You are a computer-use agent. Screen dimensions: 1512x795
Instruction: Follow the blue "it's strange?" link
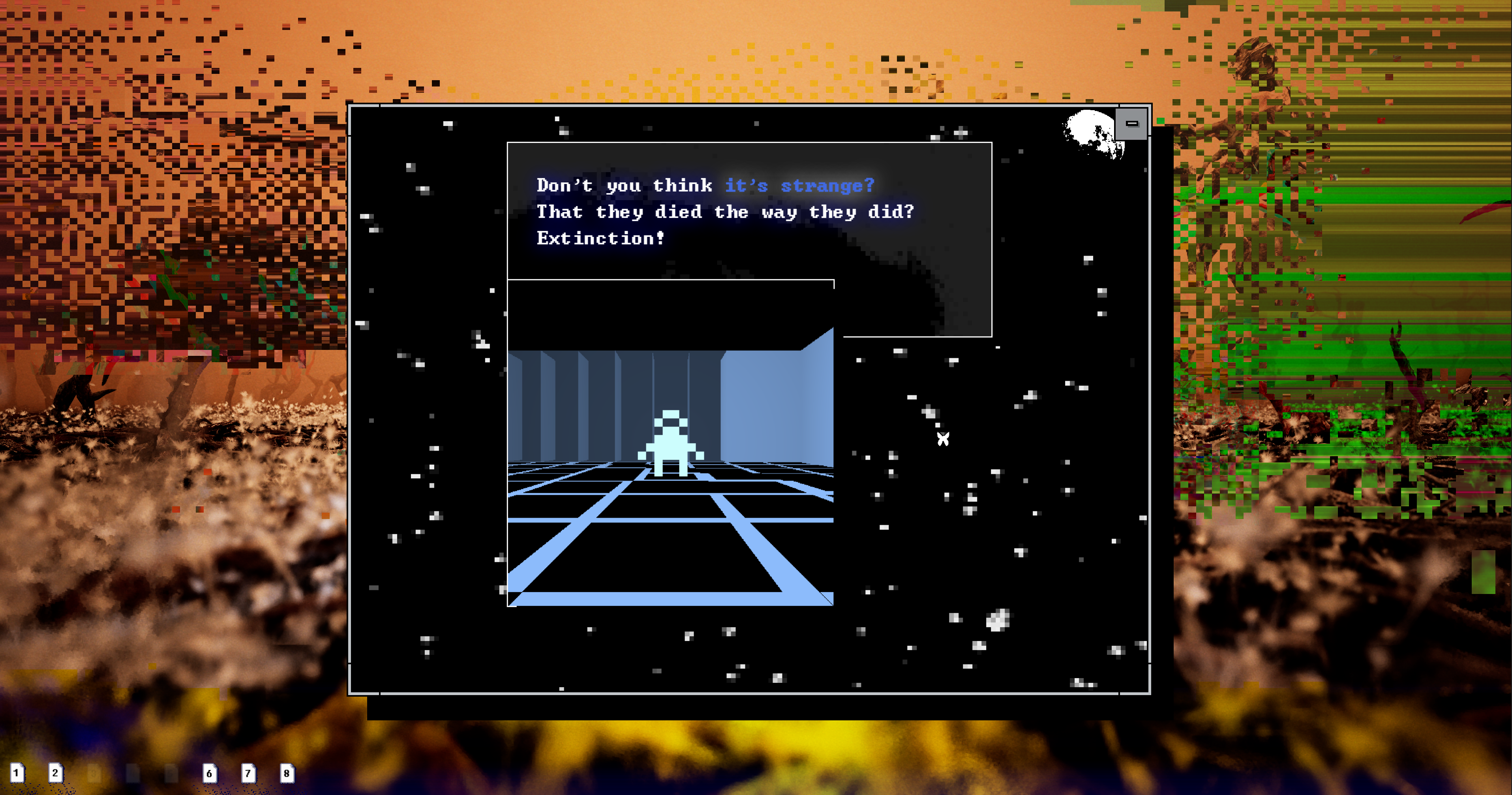[x=799, y=186]
